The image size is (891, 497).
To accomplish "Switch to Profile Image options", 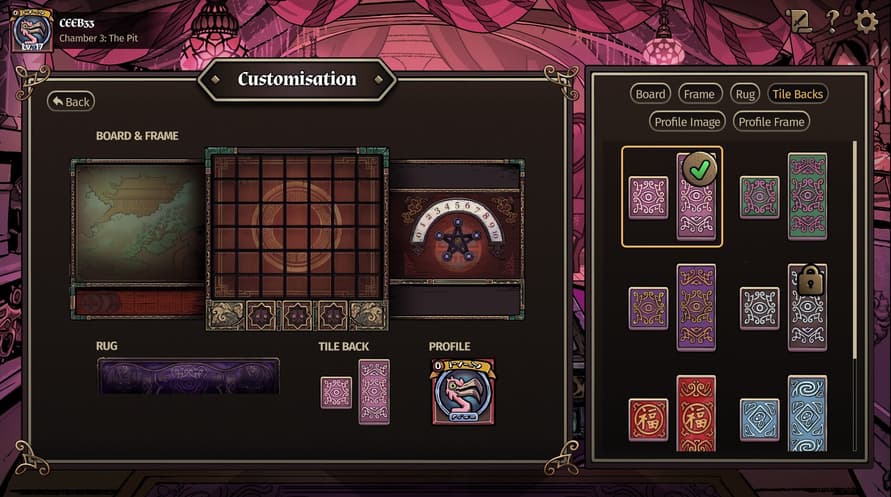I will [x=686, y=122].
